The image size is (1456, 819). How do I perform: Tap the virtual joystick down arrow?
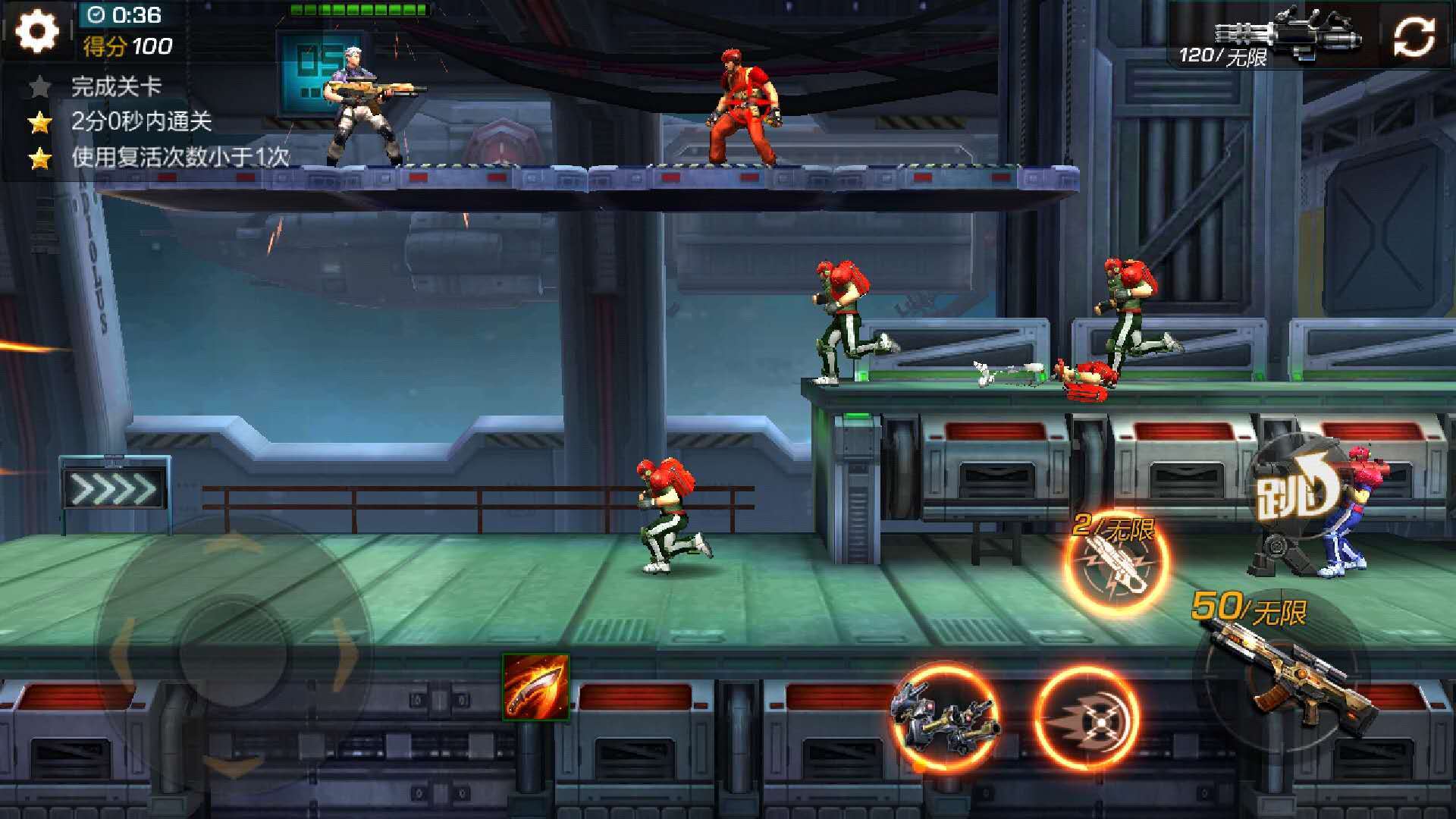[x=233, y=766]
